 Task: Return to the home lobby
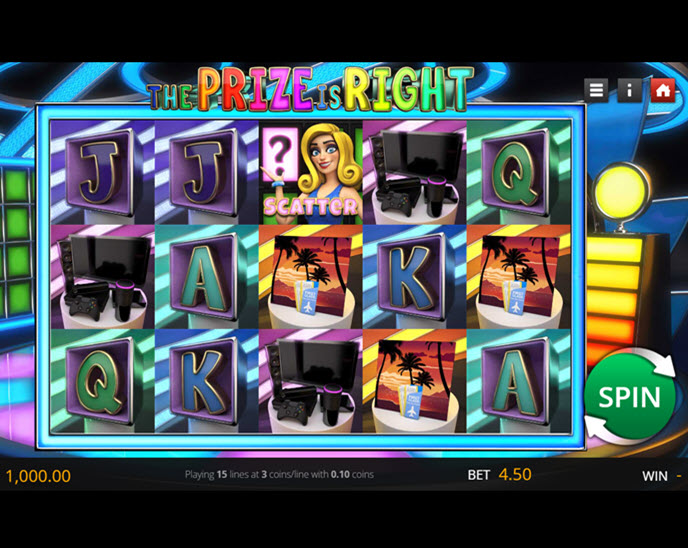(x=662, y=90)
